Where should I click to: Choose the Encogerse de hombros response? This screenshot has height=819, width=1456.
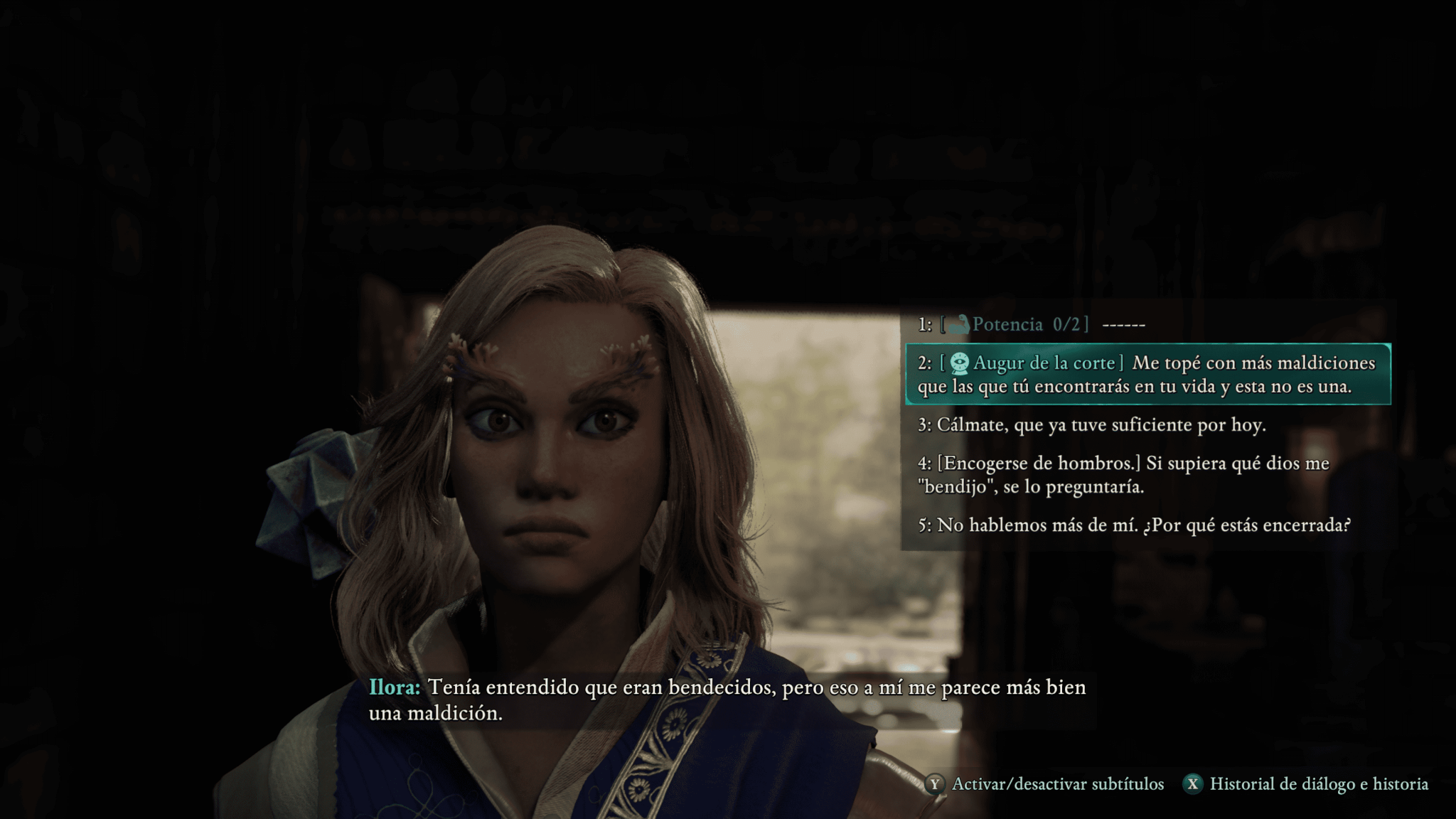(x=1123, y=475)
